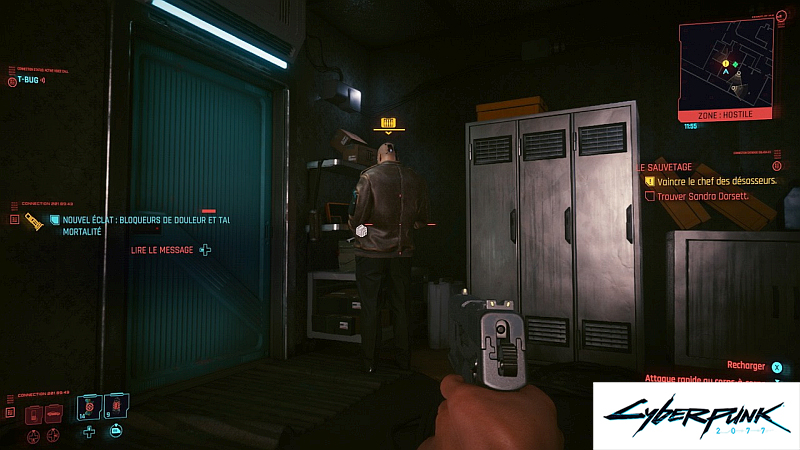This screenshot has height=450, width=800.
Task: Click the yellow quest marker on the minimap
Action: [725, 63]
